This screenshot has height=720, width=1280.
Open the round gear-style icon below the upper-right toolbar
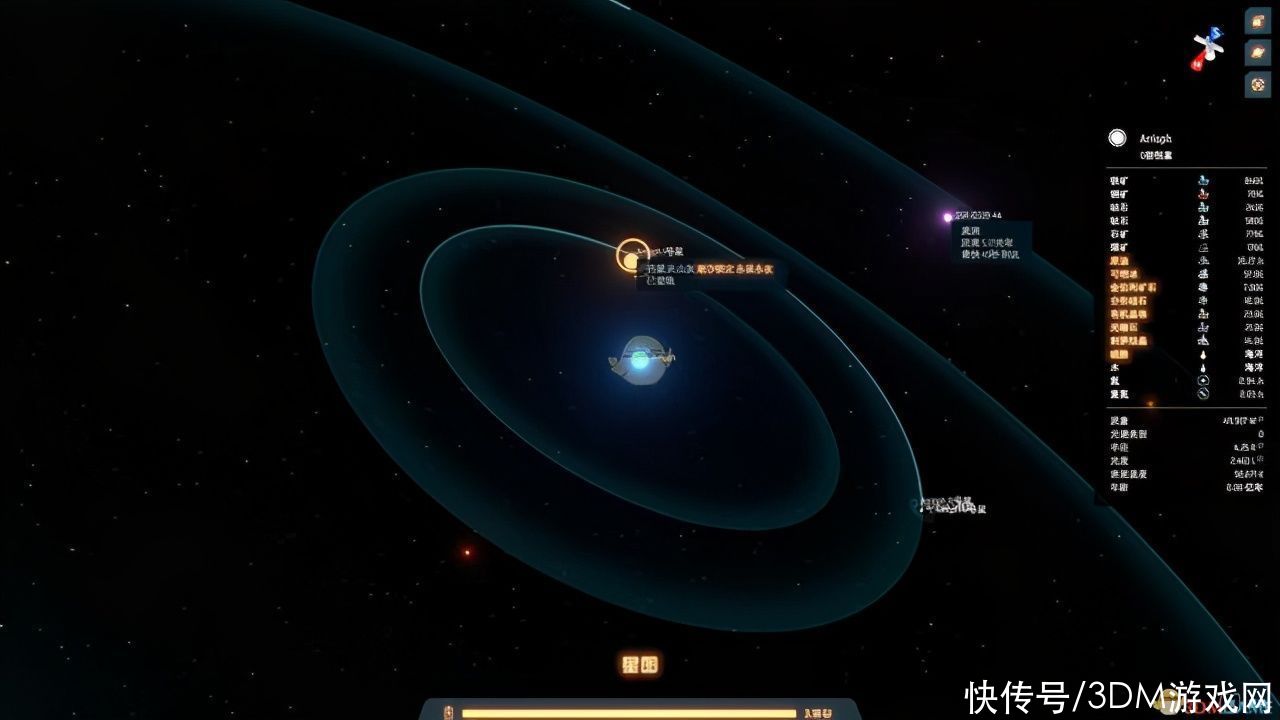pos(1257,85)
